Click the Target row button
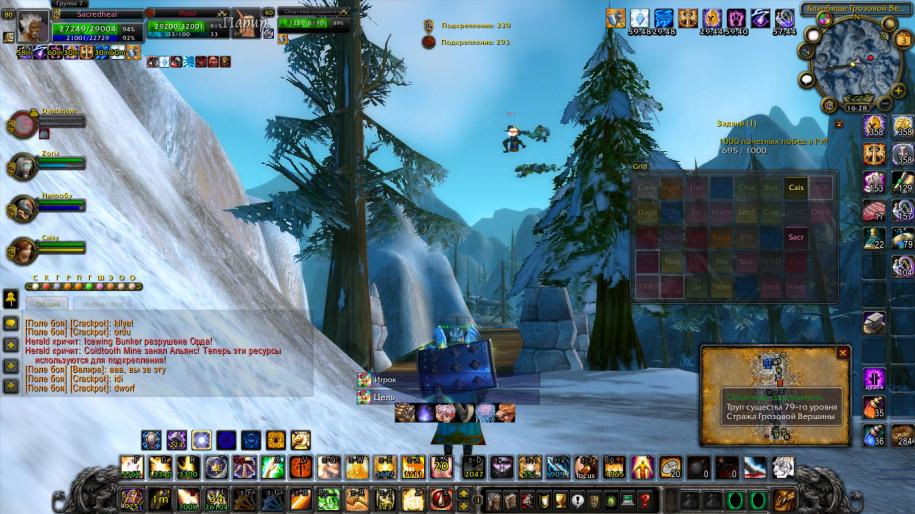Viewport: 915px width, 514px height. tap(385, 397)
